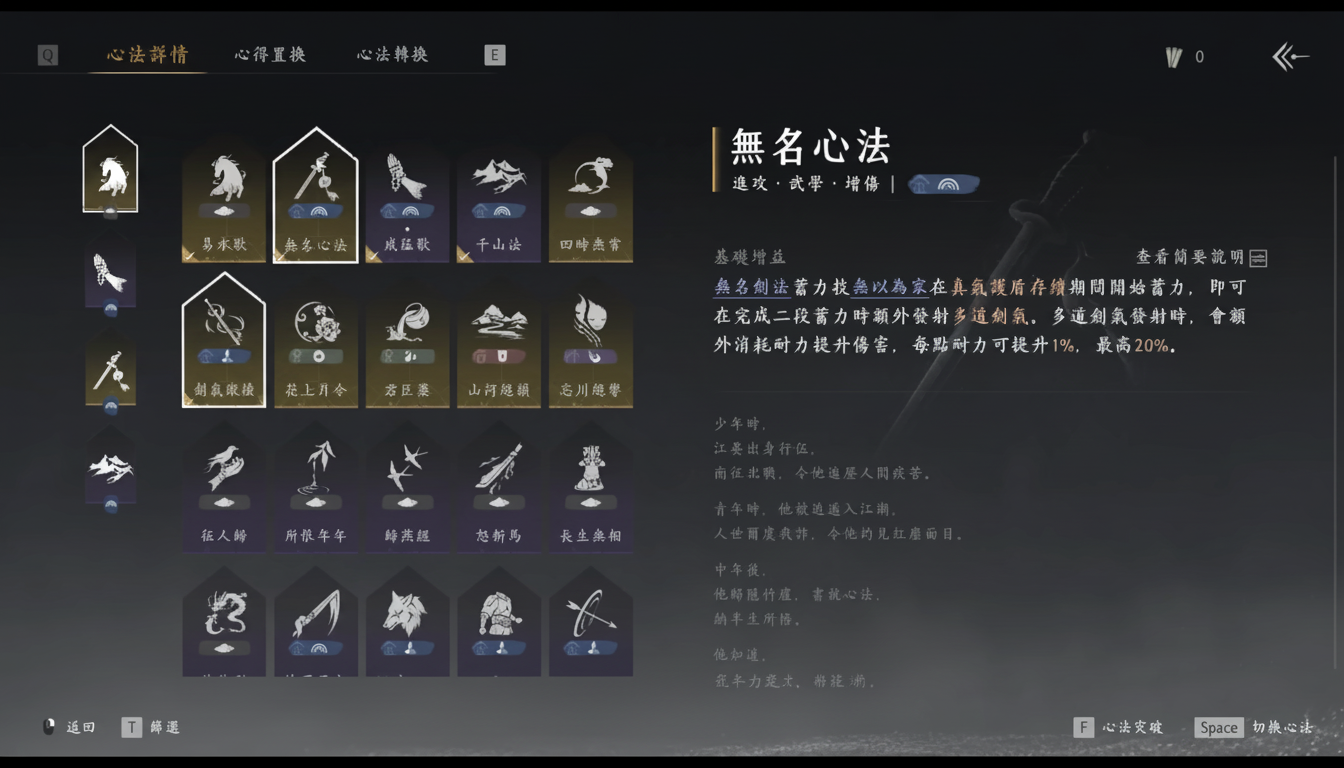Select the armor chestplate technique icon

[499, 620]
